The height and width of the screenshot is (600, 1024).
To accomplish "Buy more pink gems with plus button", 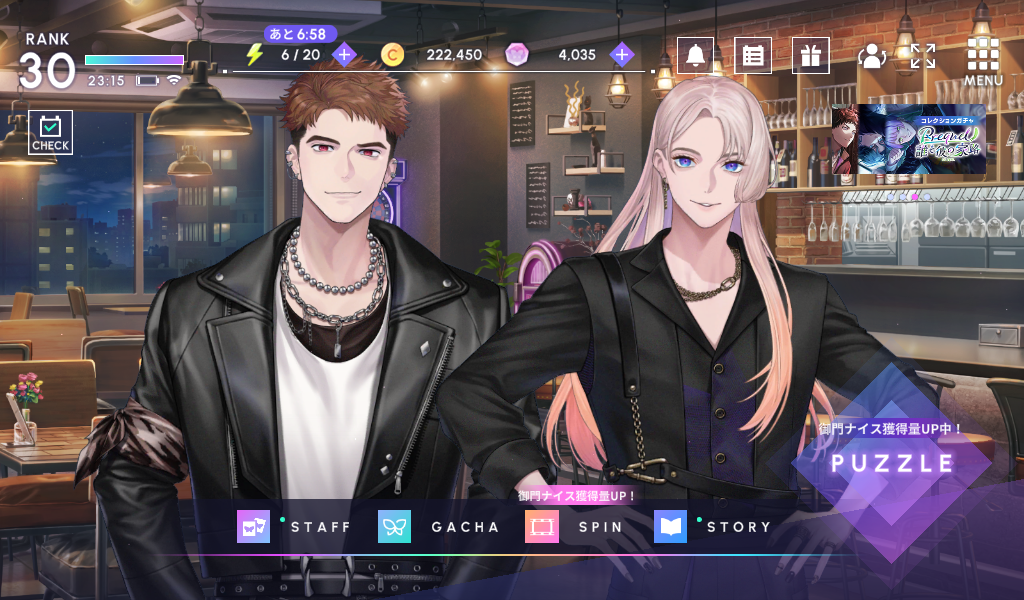I will (623, 54).
